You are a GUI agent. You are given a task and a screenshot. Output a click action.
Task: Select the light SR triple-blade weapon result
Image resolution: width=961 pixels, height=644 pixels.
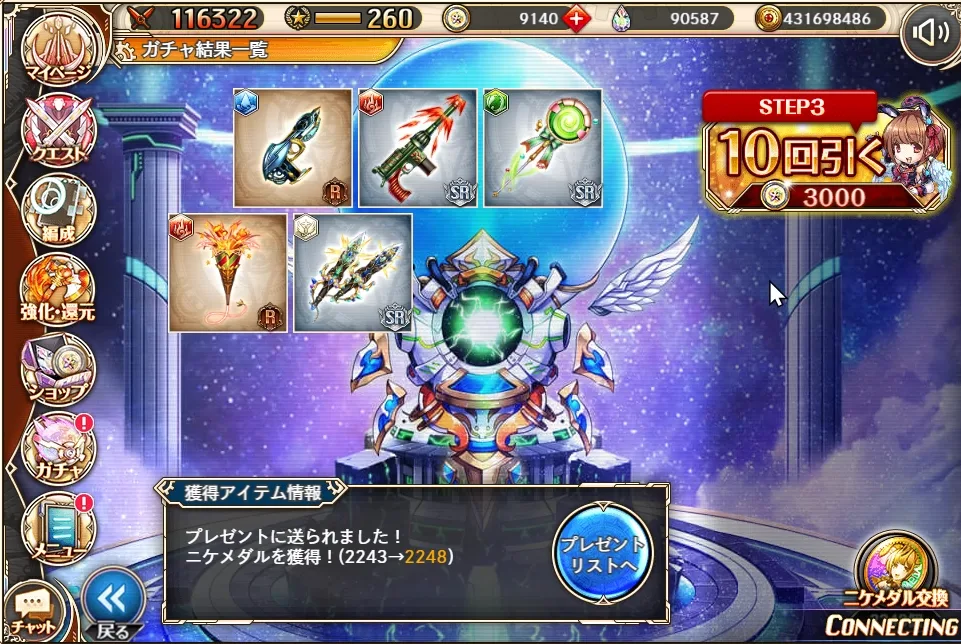pos(353,272)
